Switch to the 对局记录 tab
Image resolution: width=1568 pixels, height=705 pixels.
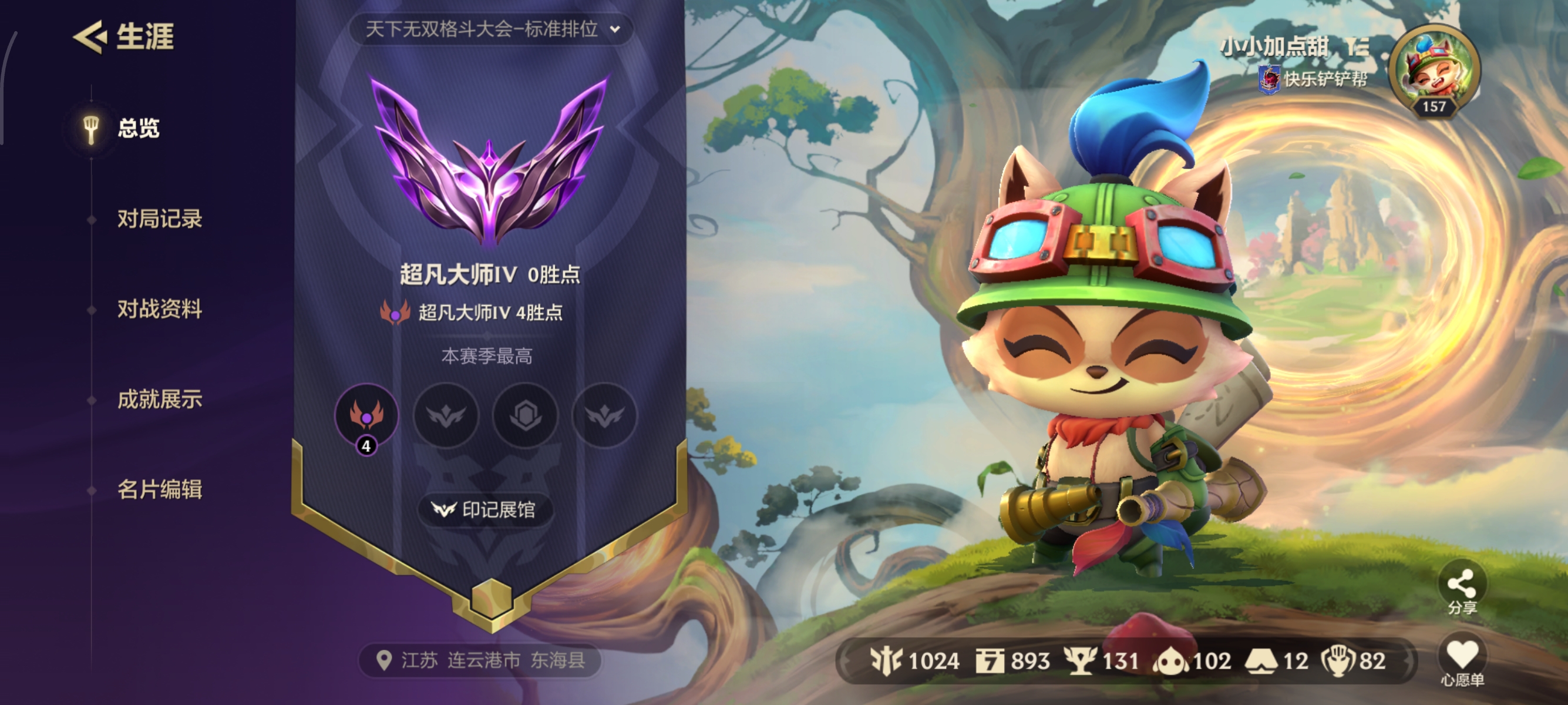pyautogui.click(x=160, y=220)
